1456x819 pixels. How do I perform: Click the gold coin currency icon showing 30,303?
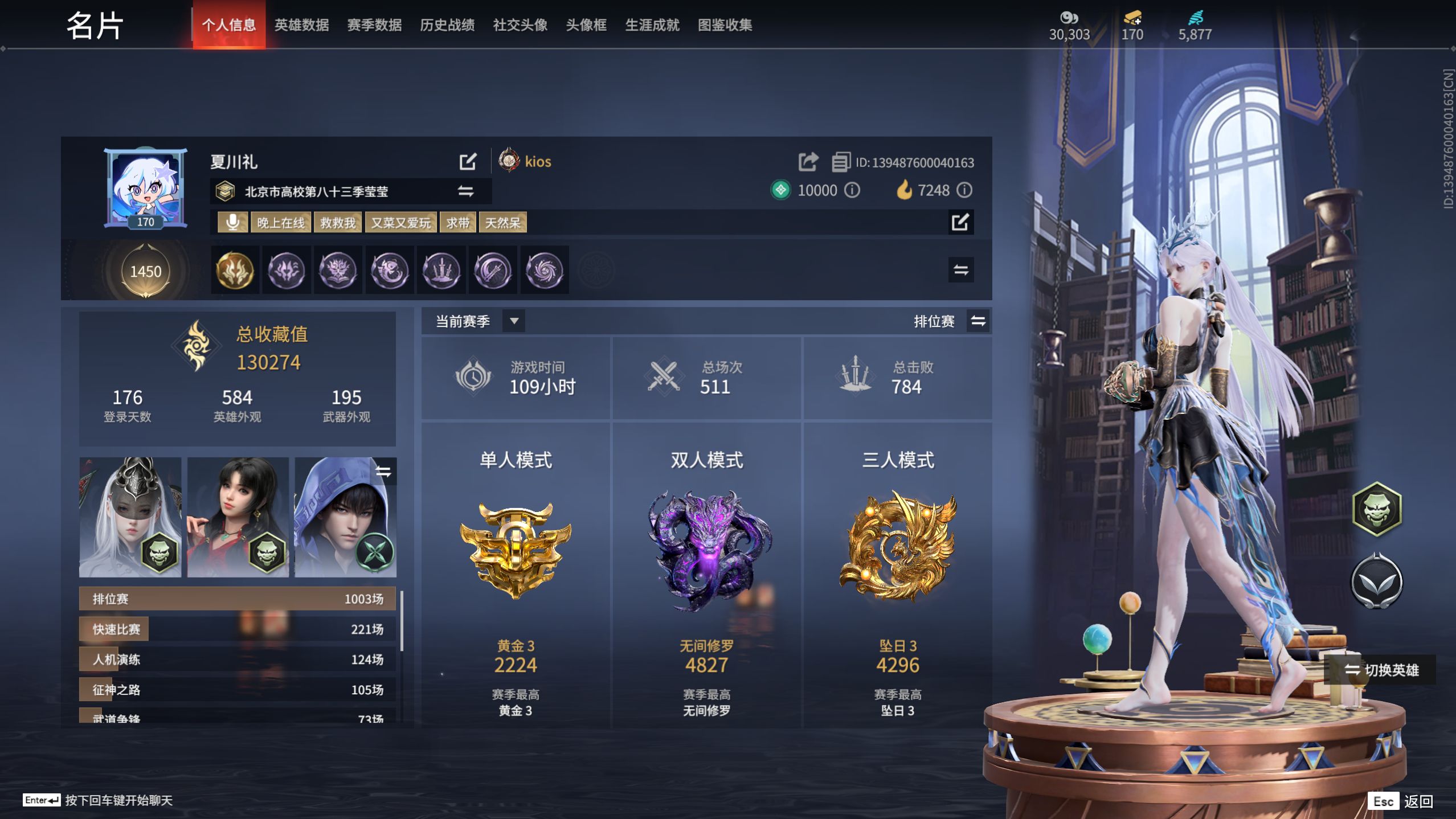pyautogui.click(x=1070, y=18)
